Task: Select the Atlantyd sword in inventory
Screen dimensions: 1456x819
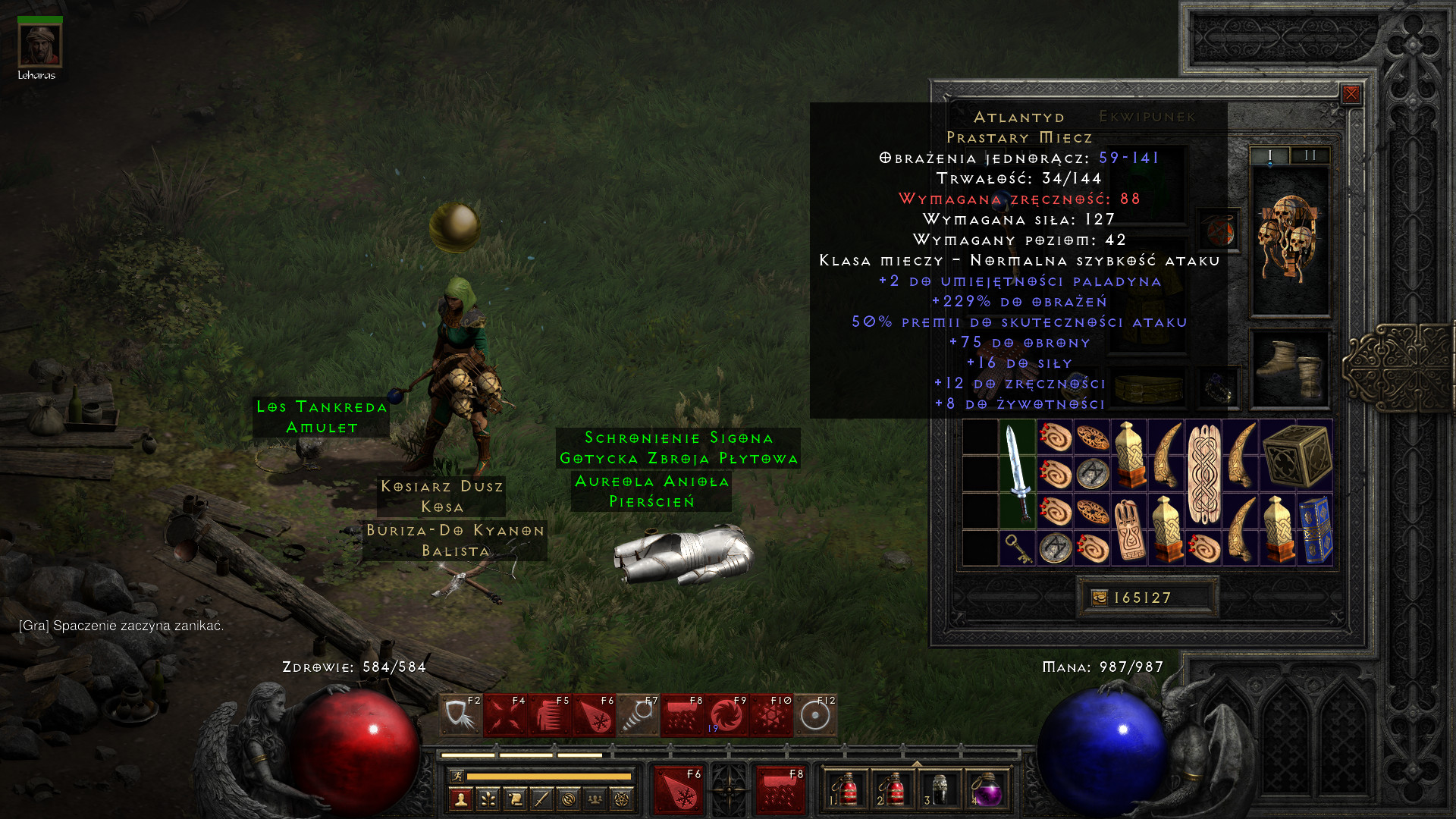Action: [1018, 473]
